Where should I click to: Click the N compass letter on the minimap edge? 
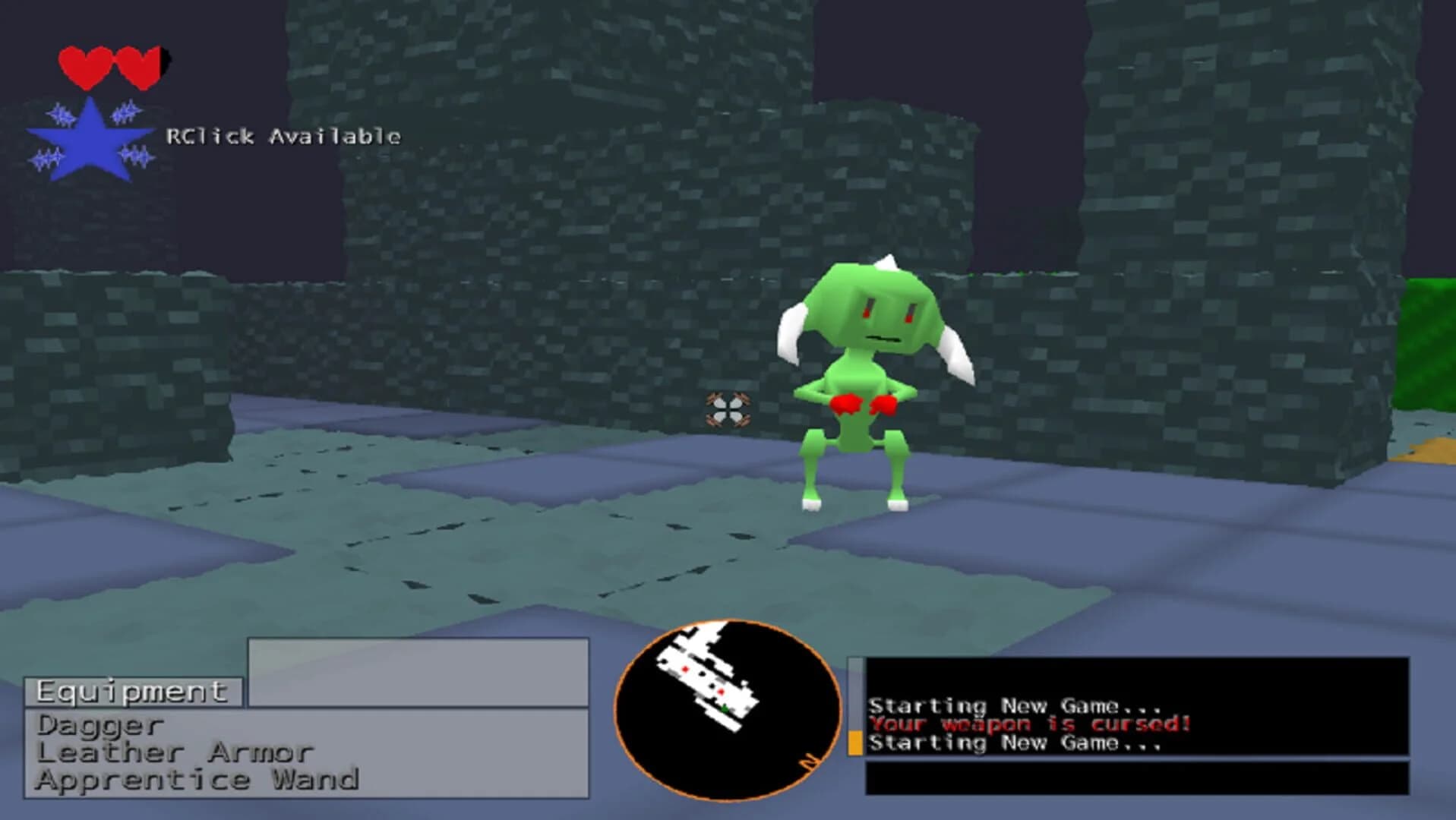pyautogui.click(x=810, y=762)
